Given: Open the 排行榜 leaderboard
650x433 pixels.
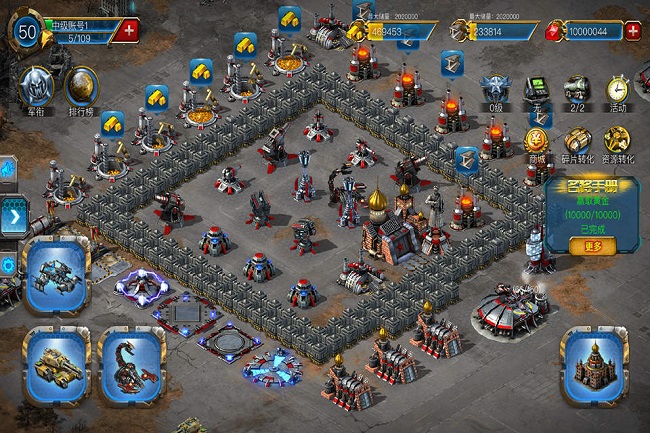Looking at the screenshot, I should 82,88.
